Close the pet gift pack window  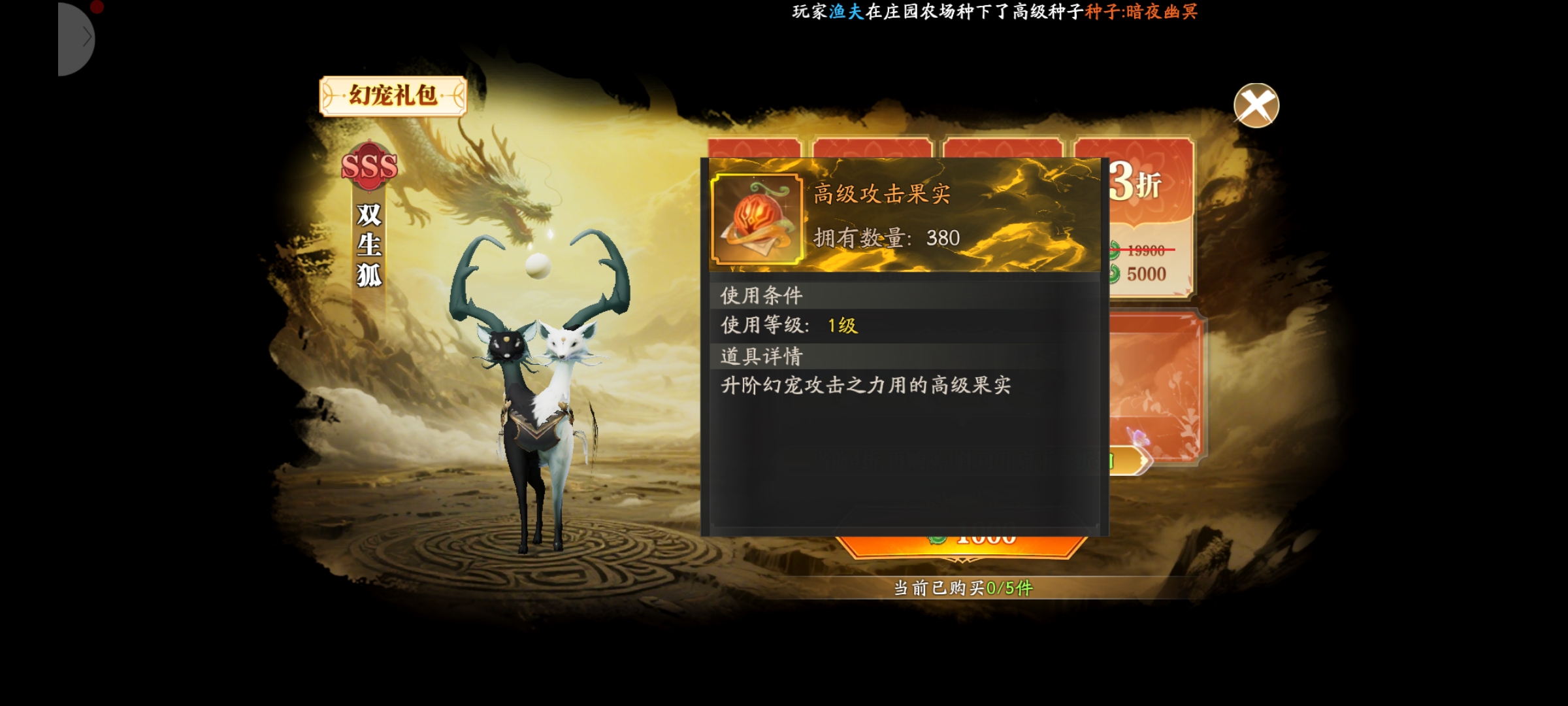(1256, 105)
